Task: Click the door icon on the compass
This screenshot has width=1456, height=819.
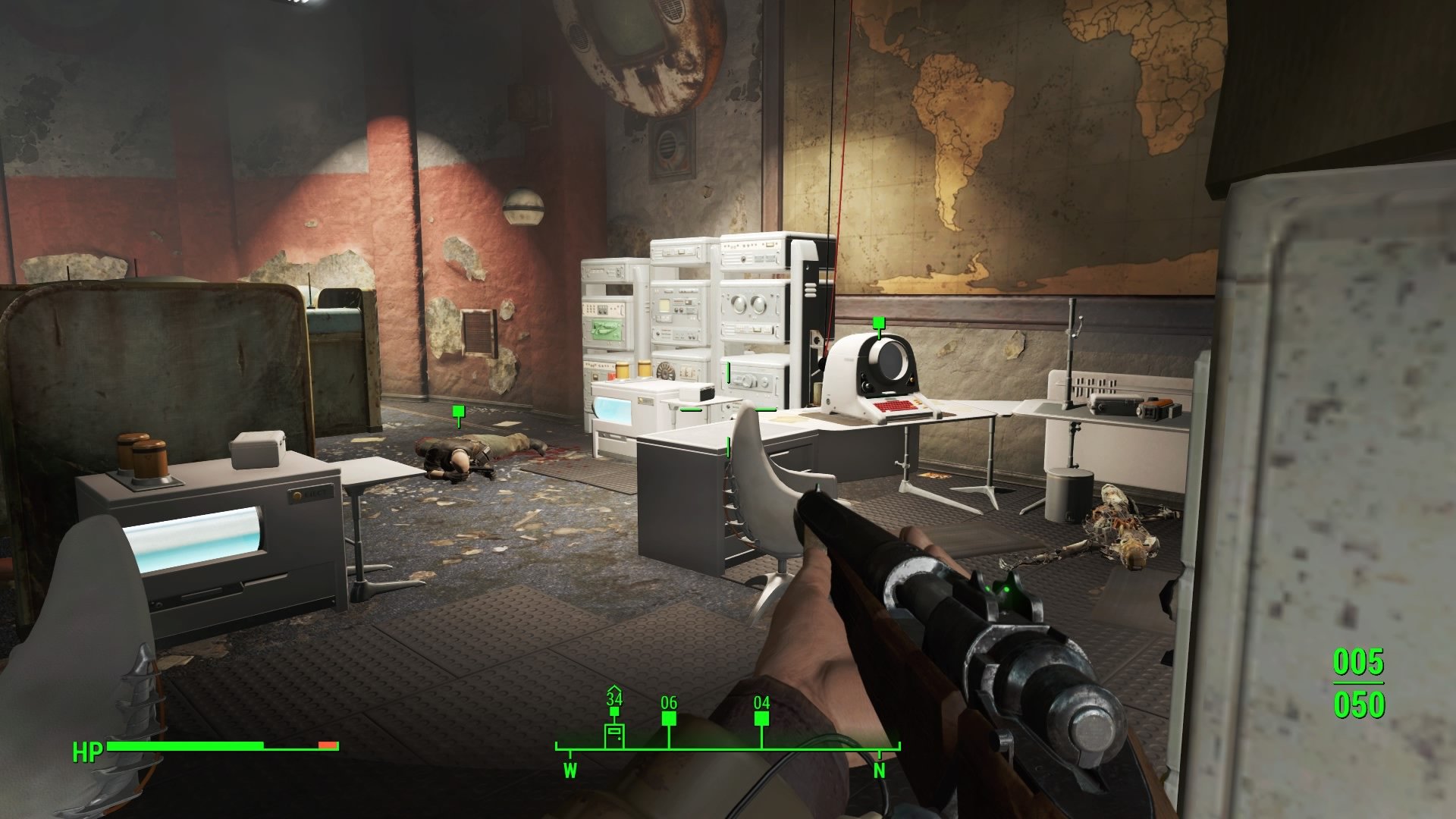Action: click(x=614, y=735)
